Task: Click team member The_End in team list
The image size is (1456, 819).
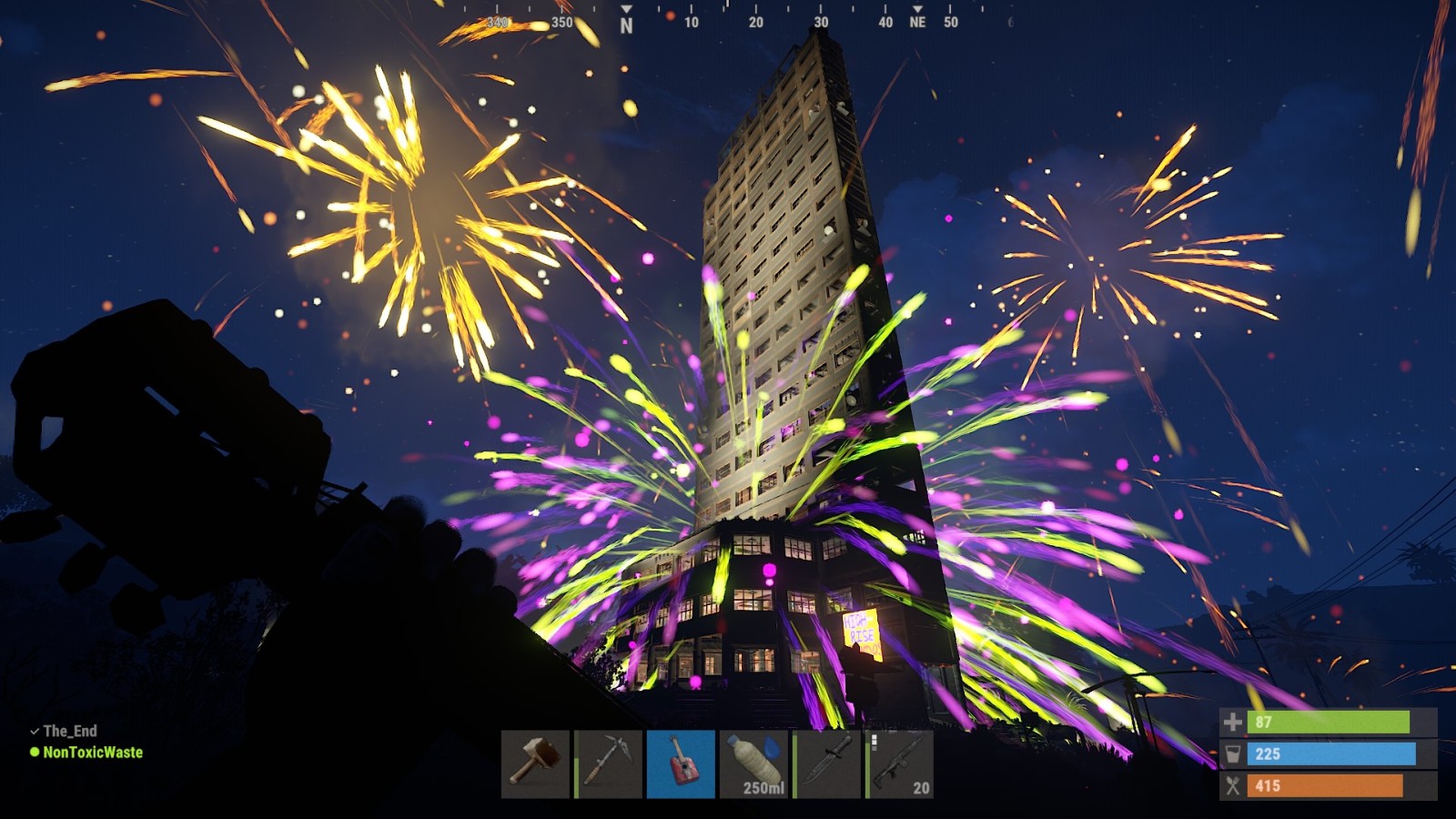Action: tap(69, 731)
